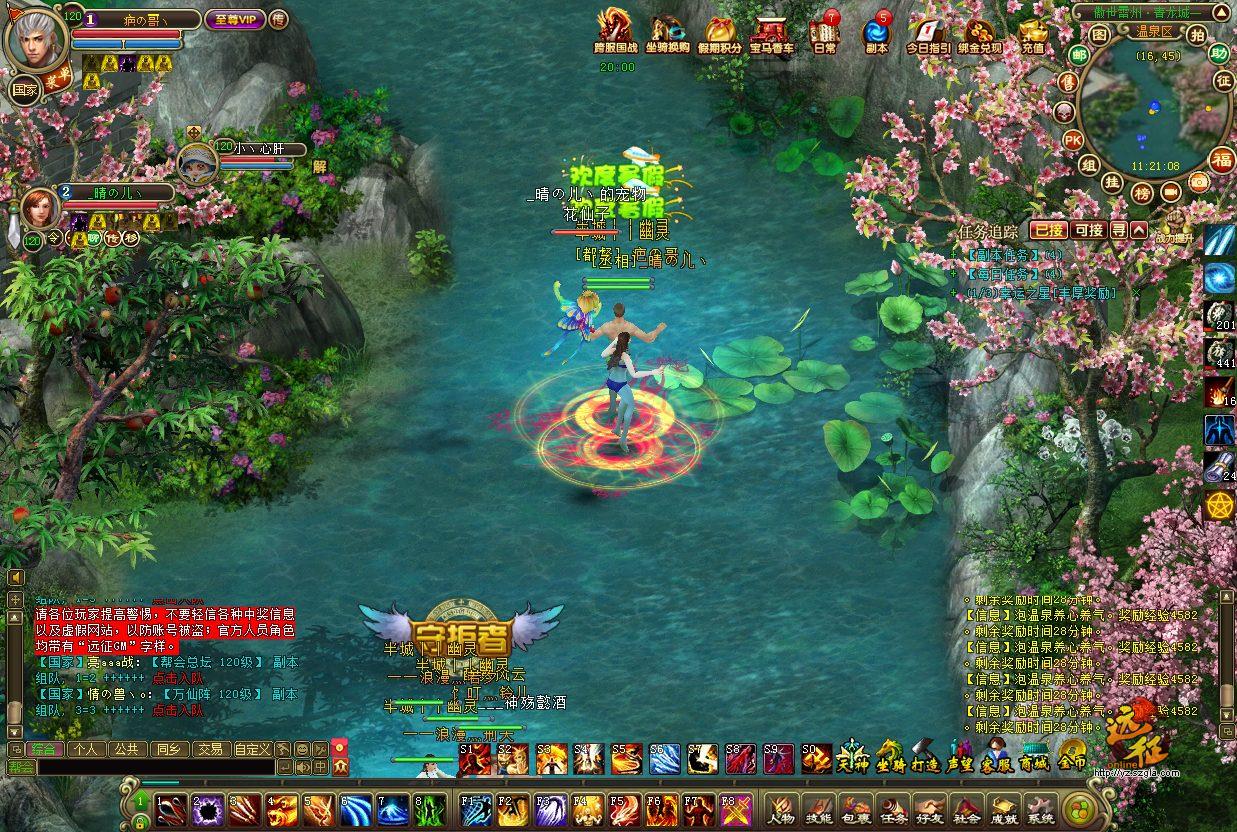
Task: Open the 人物 character panel
Action: click(781, 808)
